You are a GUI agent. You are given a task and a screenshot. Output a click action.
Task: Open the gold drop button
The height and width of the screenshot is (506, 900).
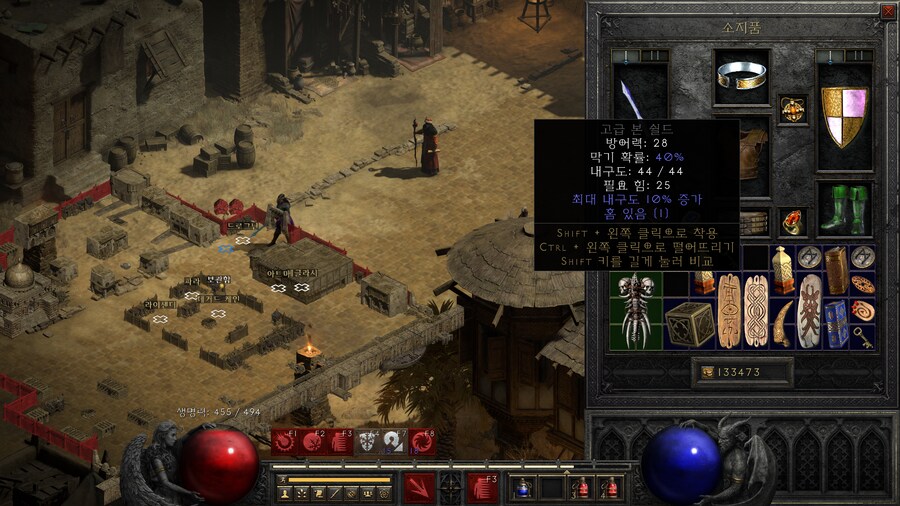click(708, 372)
